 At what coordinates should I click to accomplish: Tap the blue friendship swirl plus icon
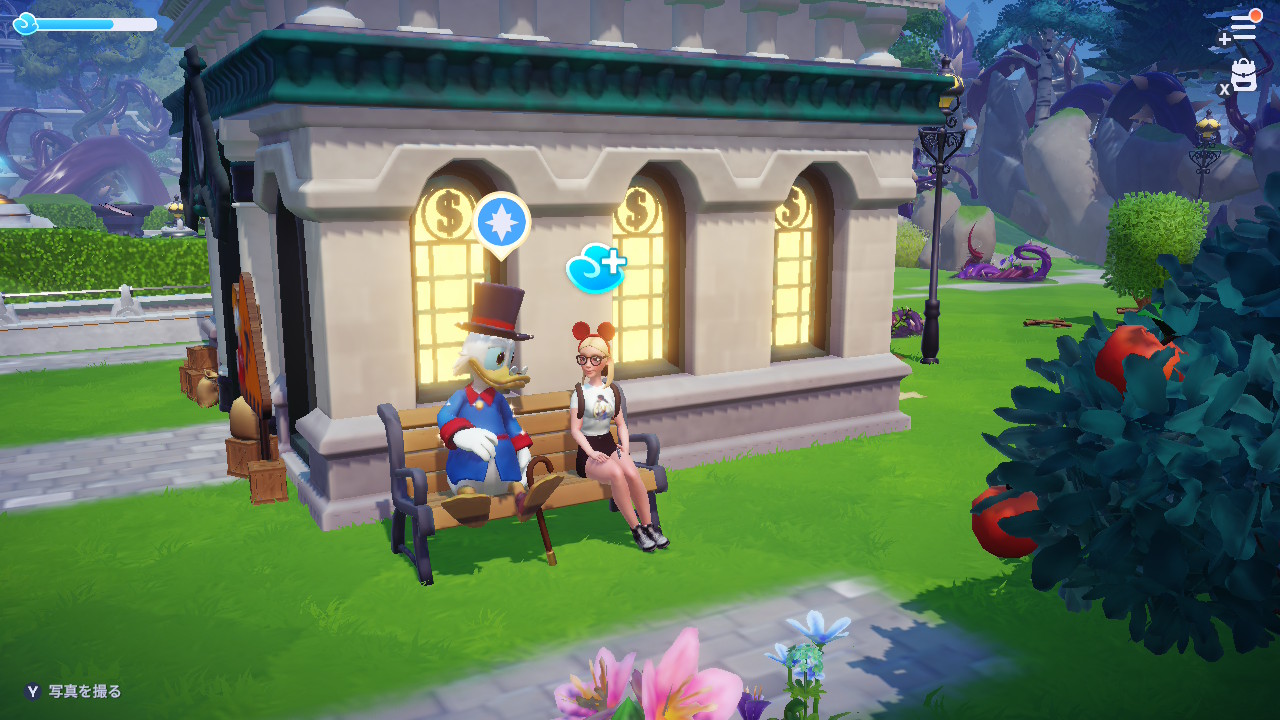click(x=595, y=268)
